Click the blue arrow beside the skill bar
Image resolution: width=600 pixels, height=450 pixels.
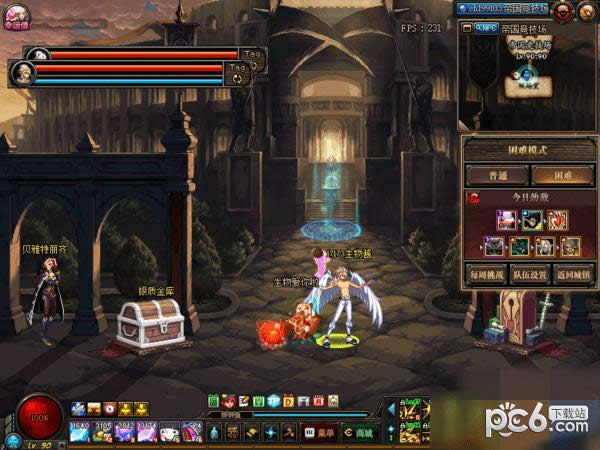click(389, 410)
